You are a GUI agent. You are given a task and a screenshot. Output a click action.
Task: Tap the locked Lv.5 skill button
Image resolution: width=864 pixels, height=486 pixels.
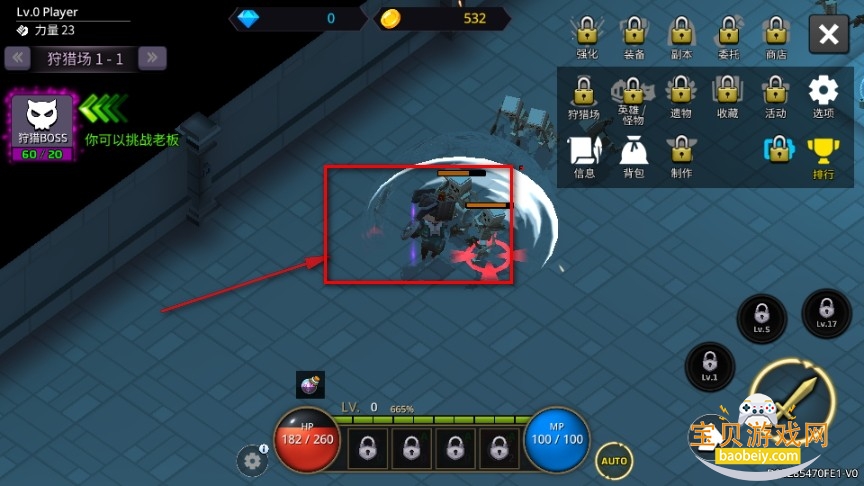[761, 317]
